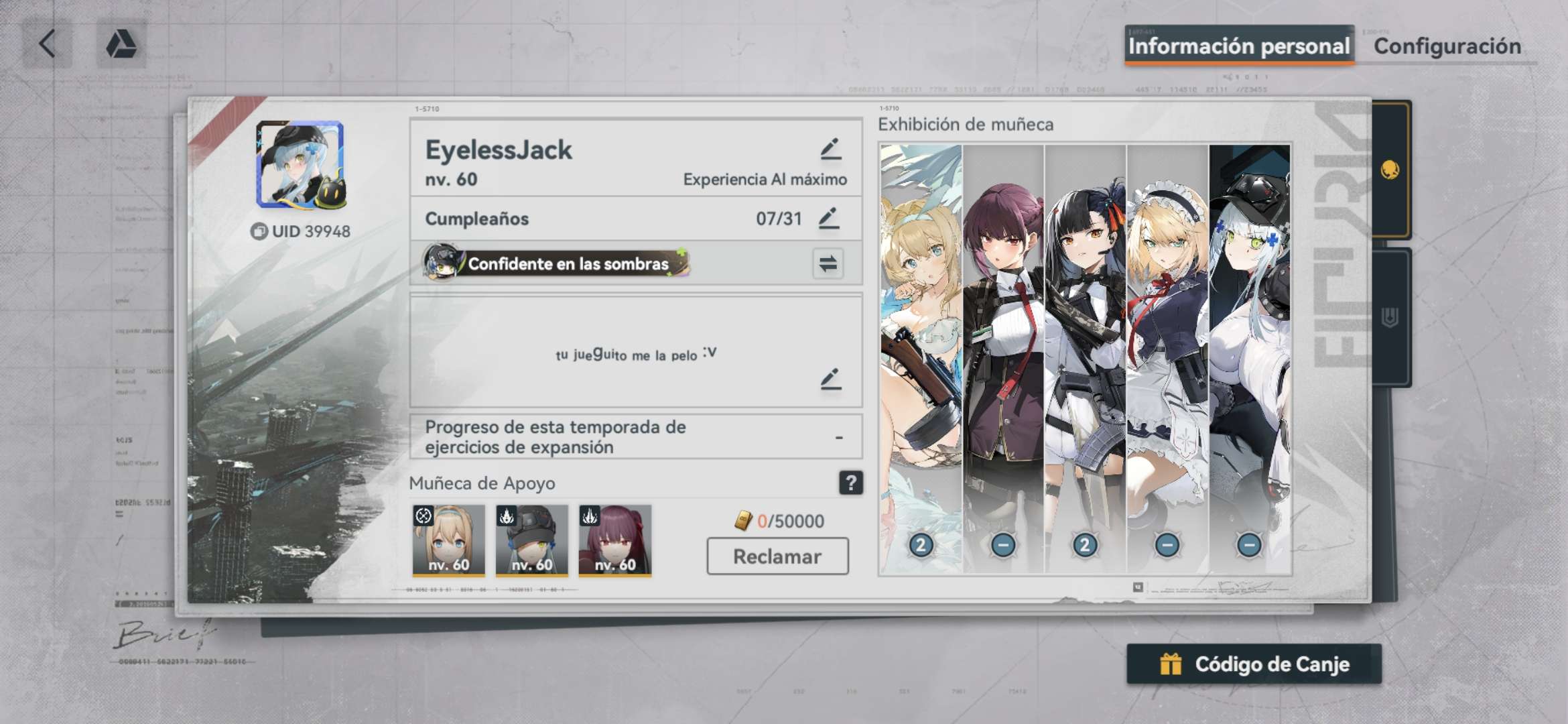Viewport: 1568px width, 724px height.
Task: Switch to the Configuración tab
Action: (x=1447, y=46)
